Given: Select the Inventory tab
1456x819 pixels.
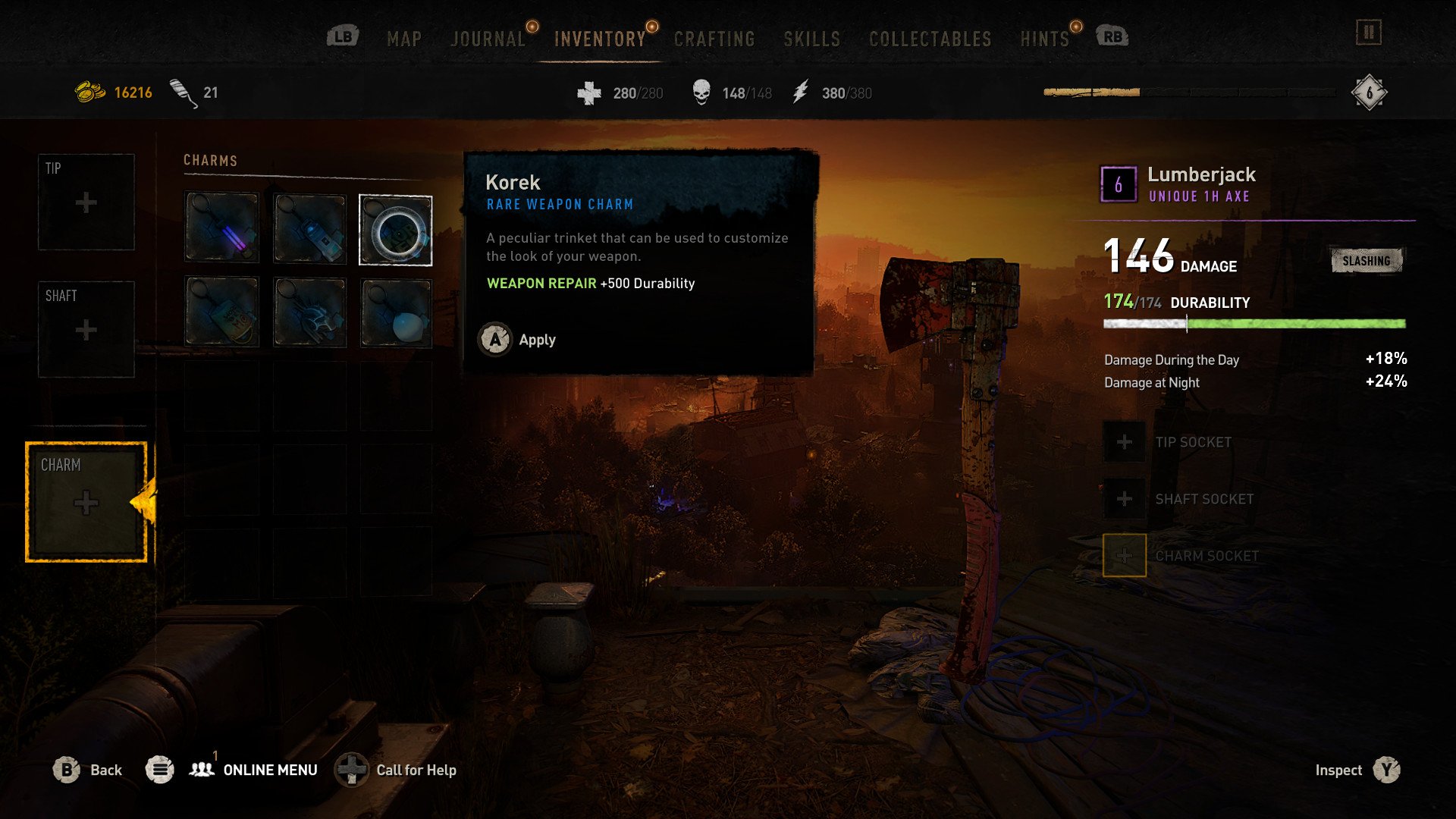Looking at the screenshot, I should pyautogui.click(x=599, y=39).
